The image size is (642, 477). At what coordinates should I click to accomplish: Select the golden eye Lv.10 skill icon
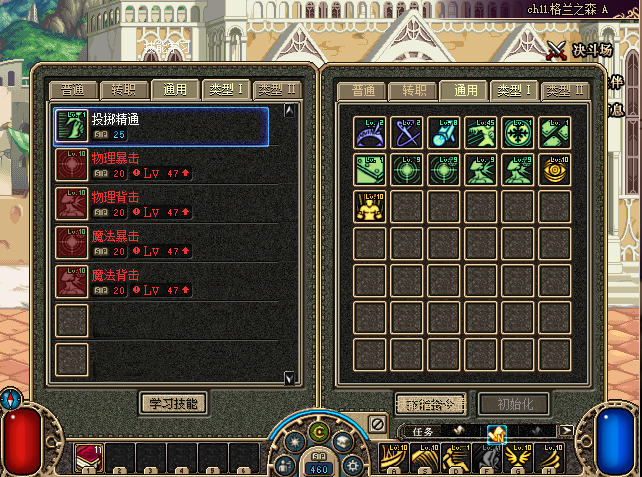556,168
